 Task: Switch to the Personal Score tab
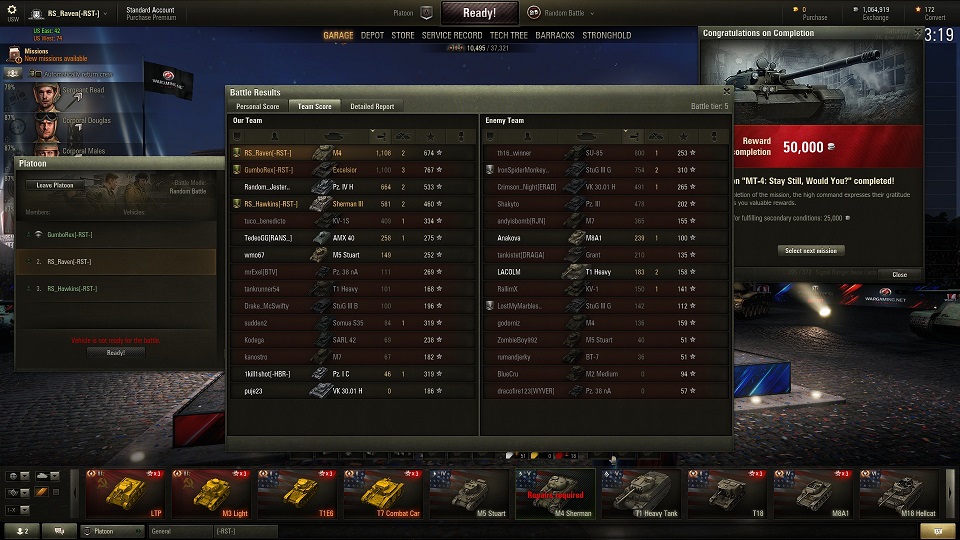[257, 106]
